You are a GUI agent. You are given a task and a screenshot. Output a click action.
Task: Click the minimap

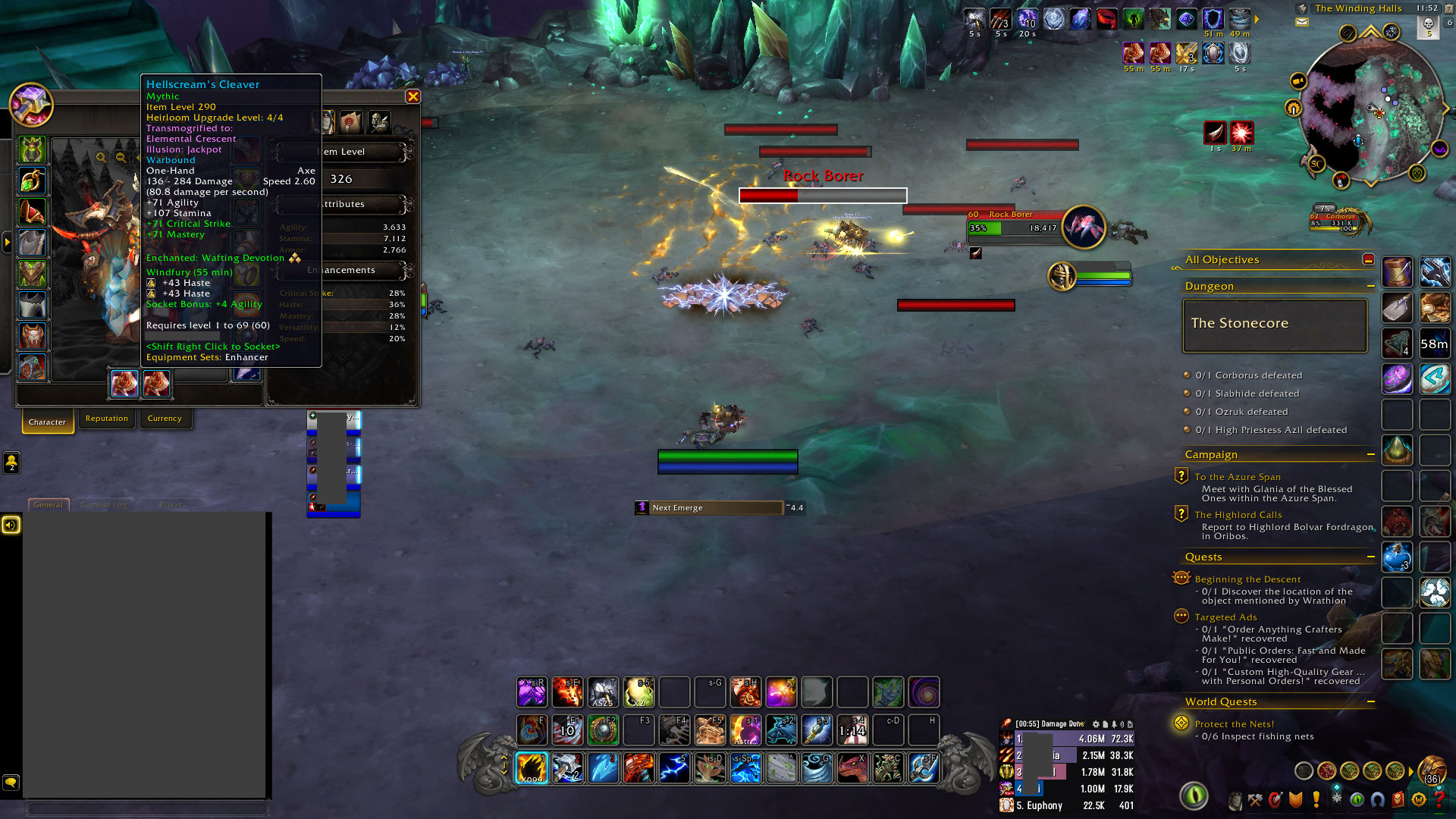coord(1371,110)
